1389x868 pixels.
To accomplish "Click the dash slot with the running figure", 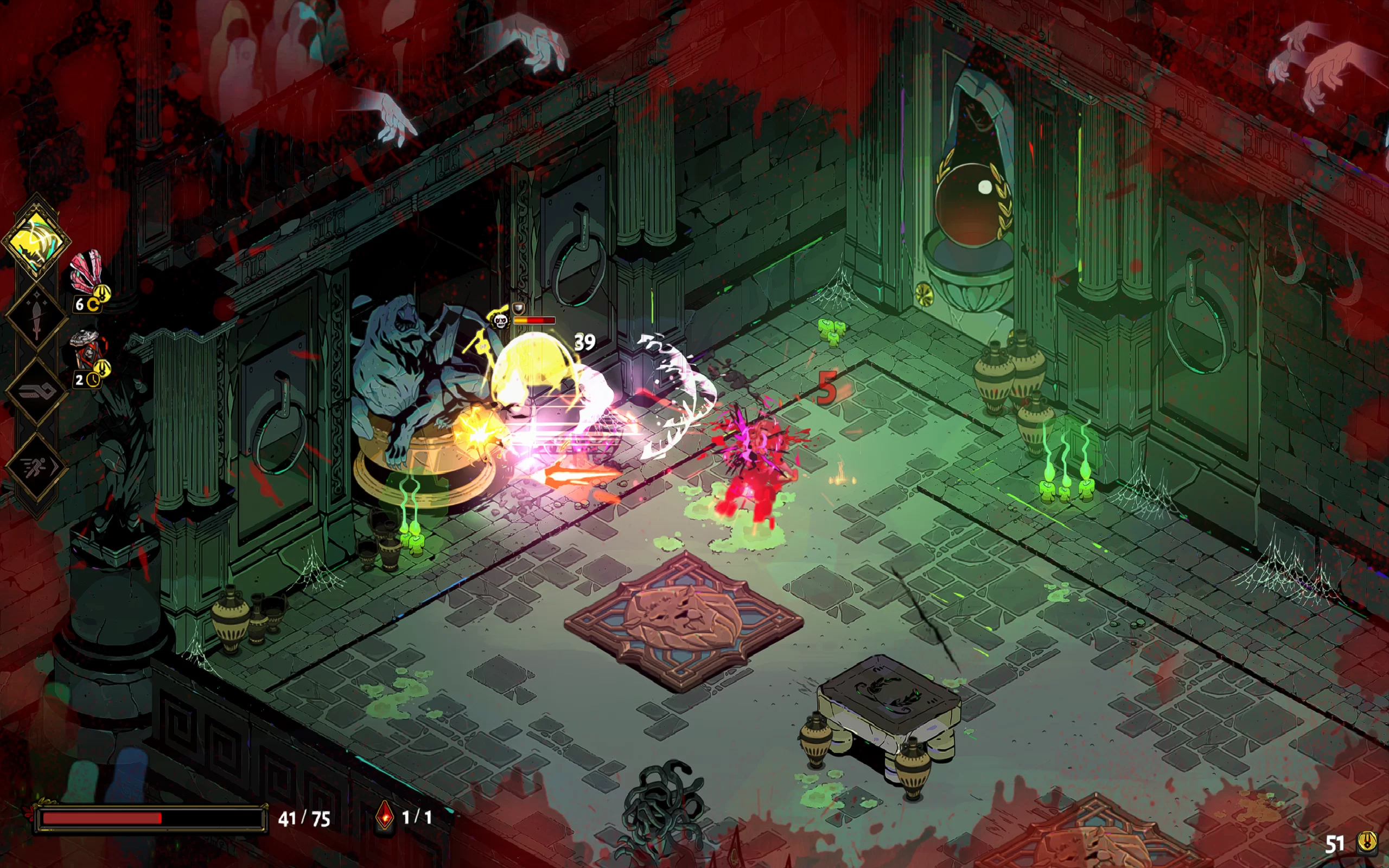I will 36,467.
